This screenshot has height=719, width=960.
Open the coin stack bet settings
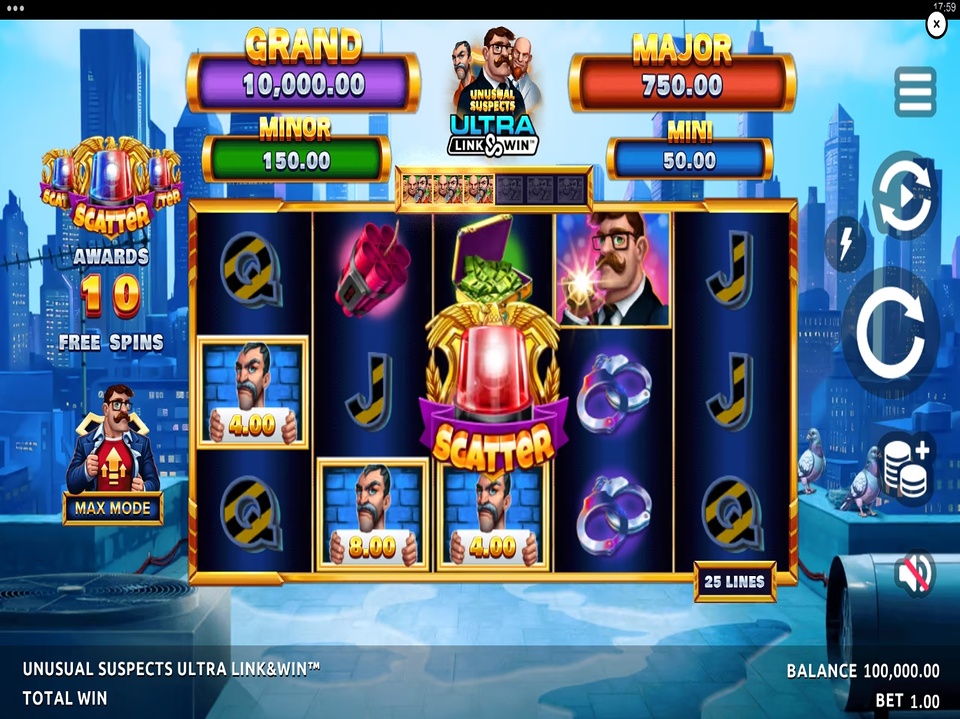tap(907, 468)
